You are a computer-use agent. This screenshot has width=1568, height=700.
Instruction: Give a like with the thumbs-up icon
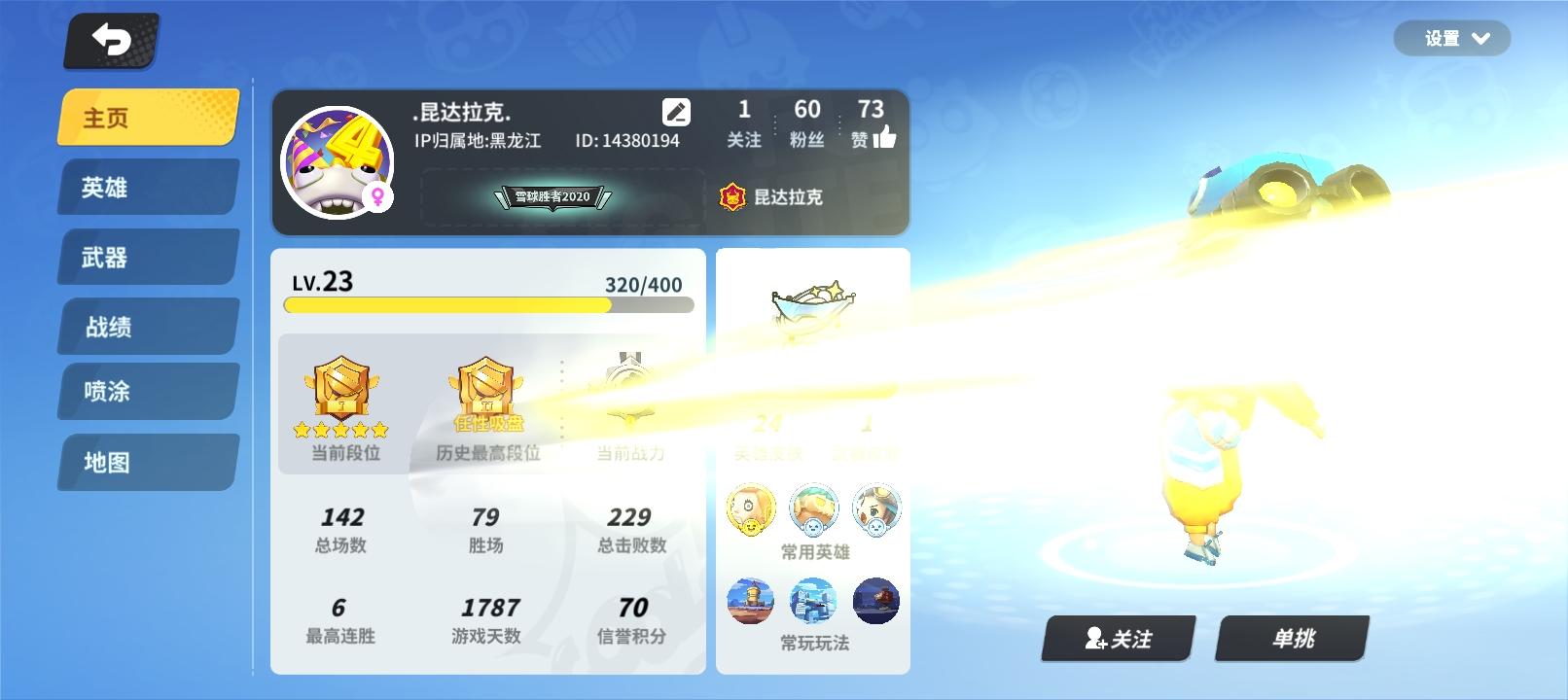click(x=887, y=137)
